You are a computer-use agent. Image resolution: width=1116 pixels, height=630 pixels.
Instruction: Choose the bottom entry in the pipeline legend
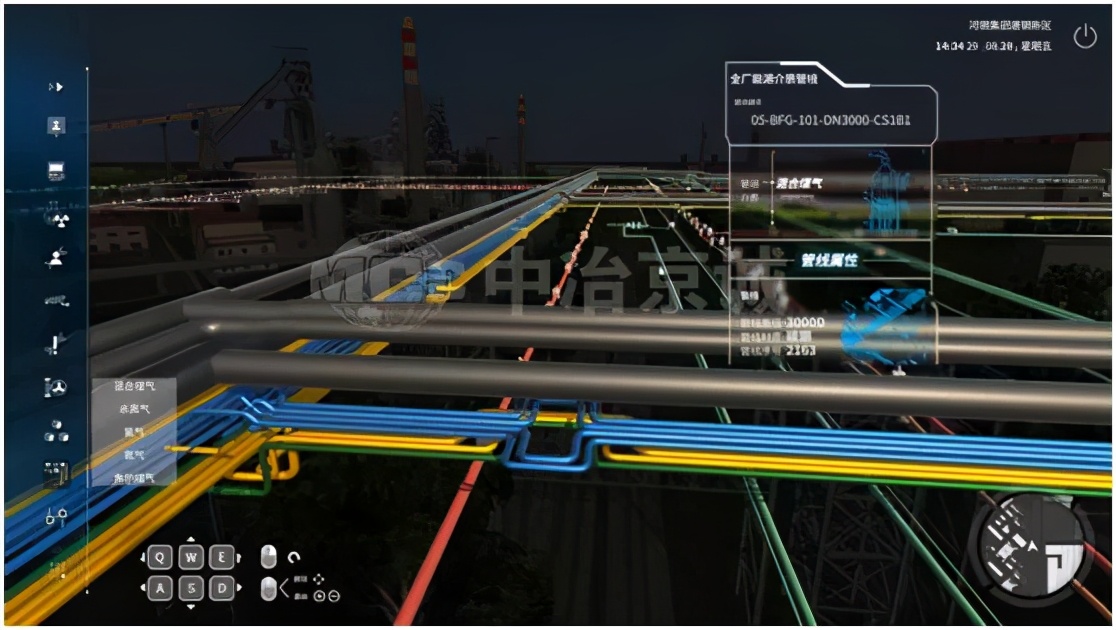point(135,478)
